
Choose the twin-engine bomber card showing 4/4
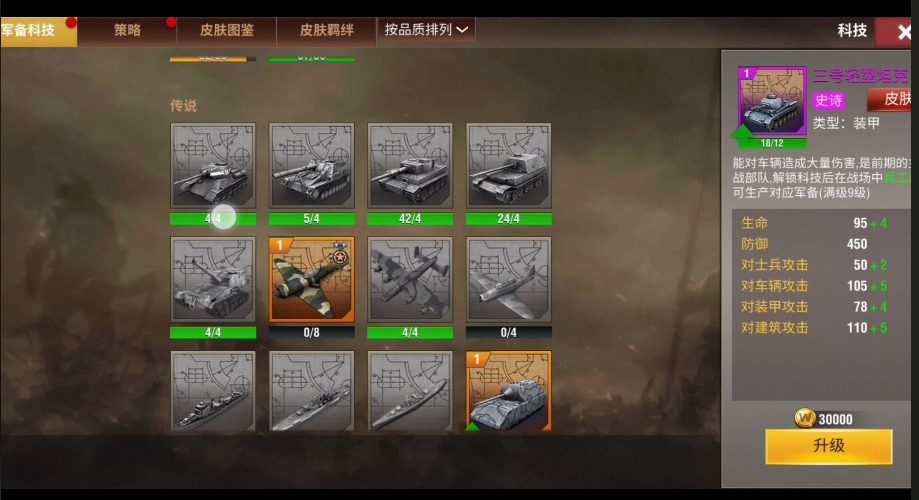click(410, 280)
